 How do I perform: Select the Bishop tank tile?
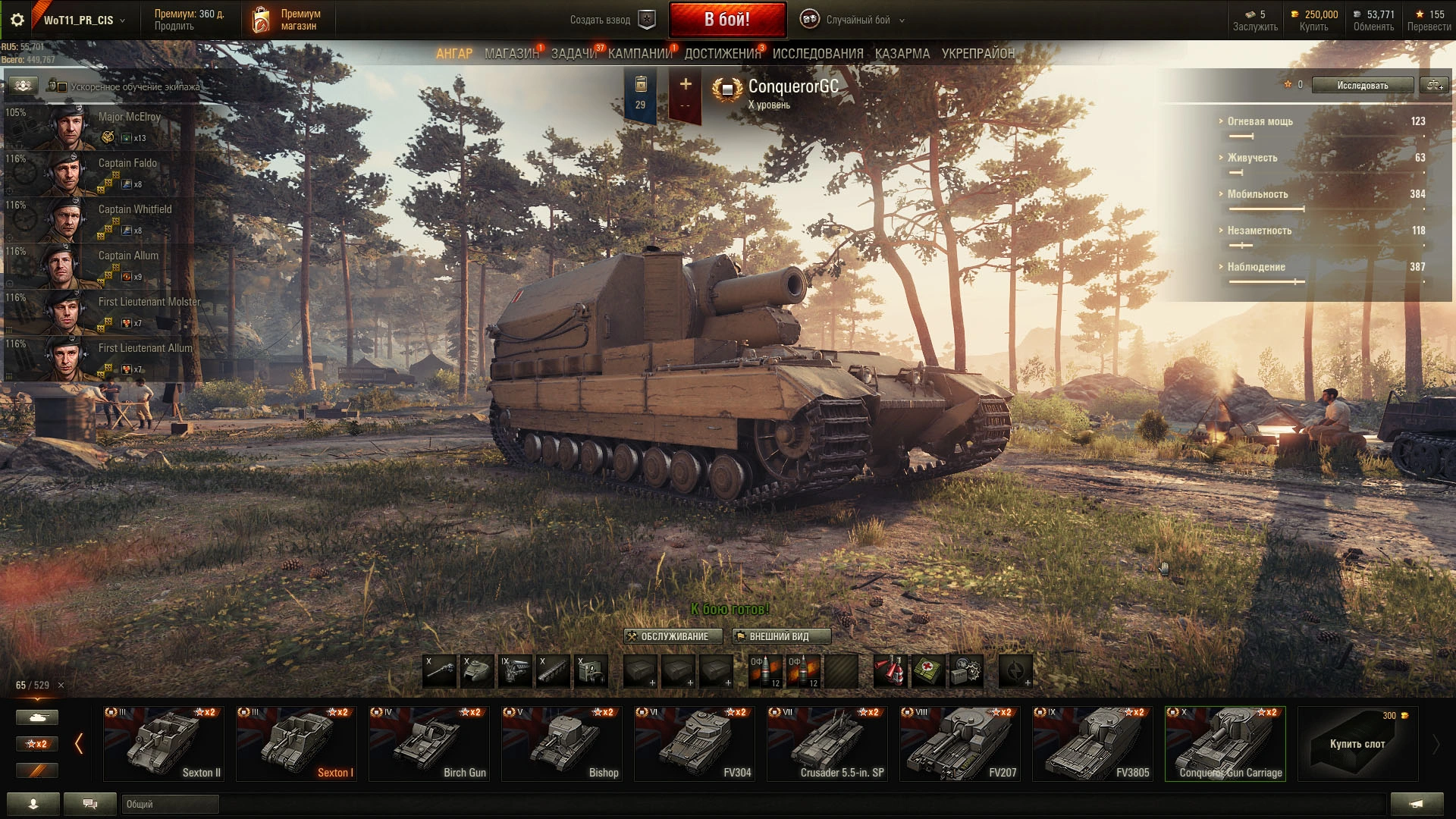pos(561,744)
